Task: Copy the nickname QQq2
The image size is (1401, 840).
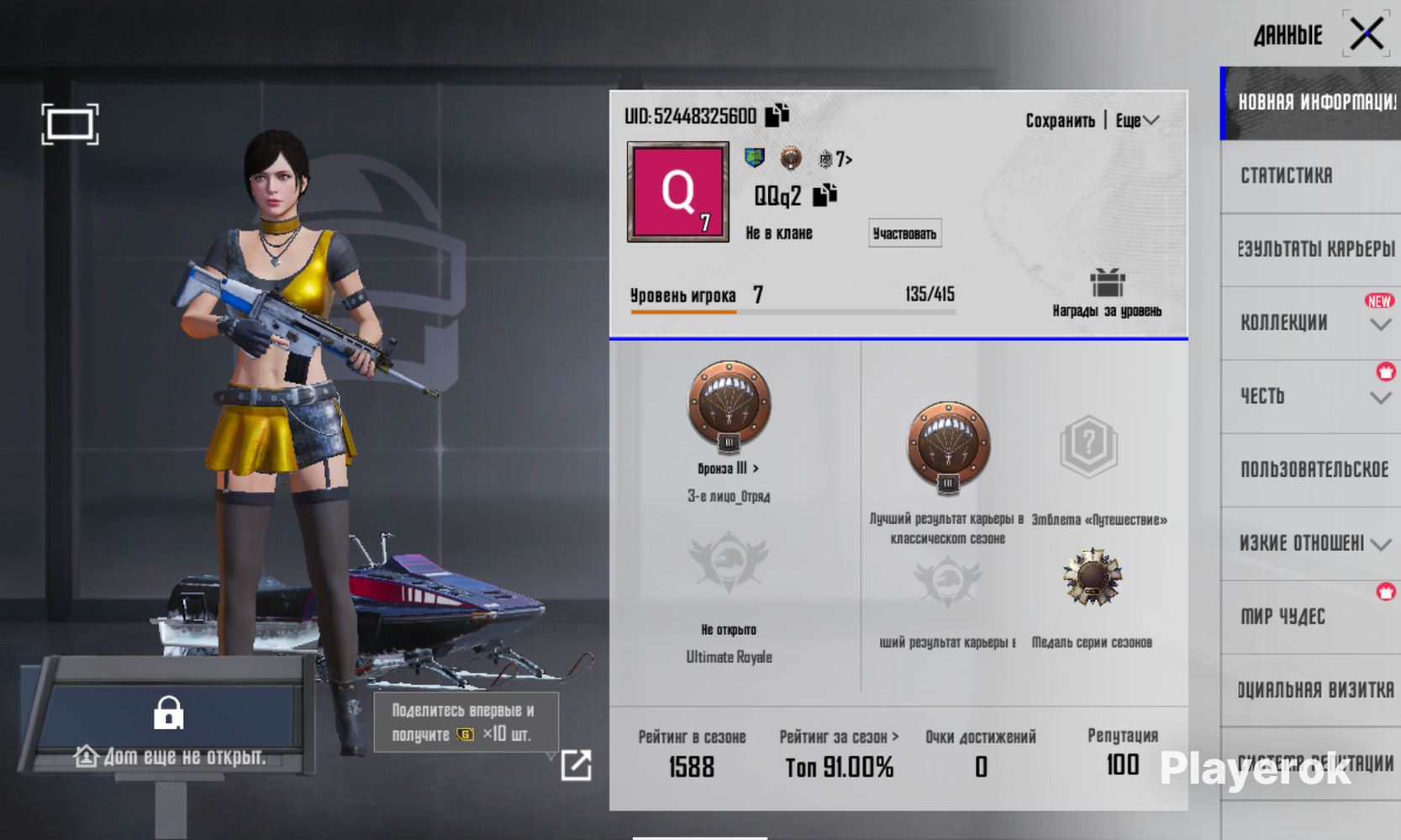Action: click(825, 195)
